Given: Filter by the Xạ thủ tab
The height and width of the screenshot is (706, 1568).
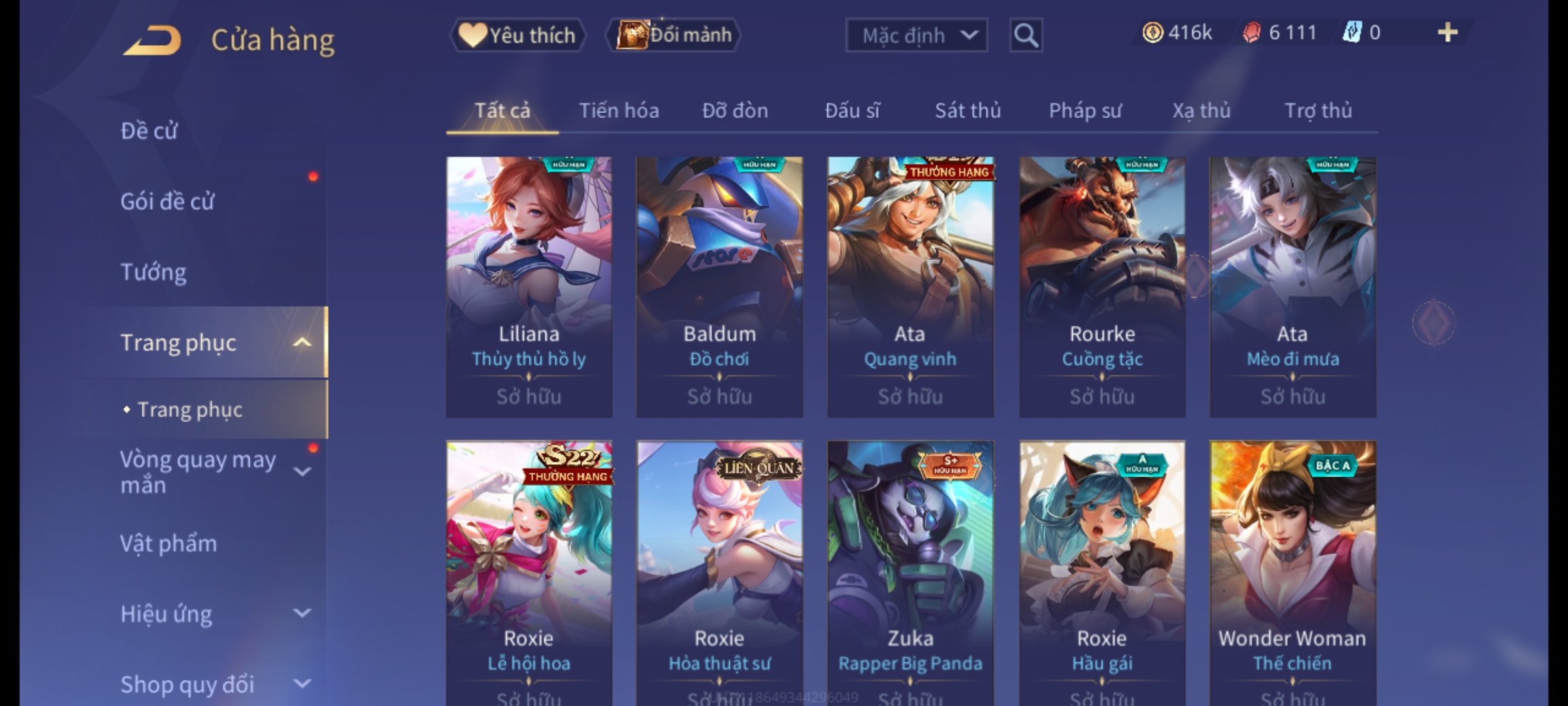Looking at the screenshot, I should [x=1201, y=110].
